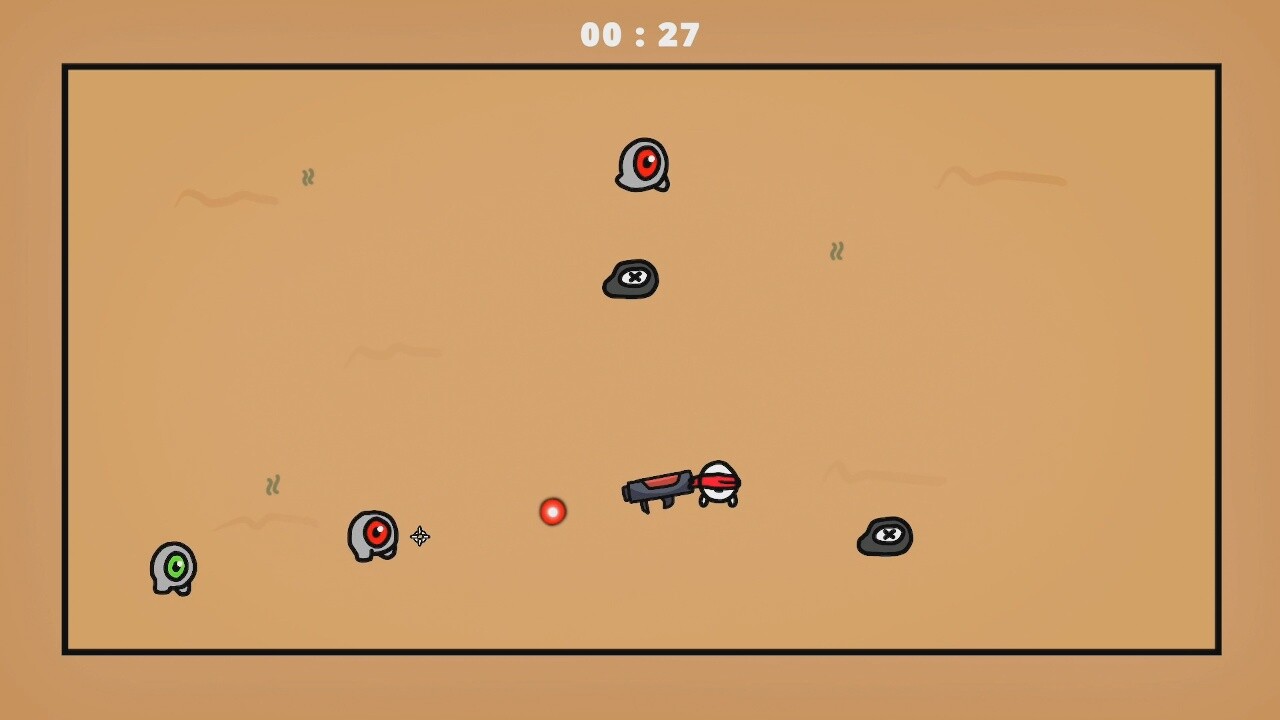The width and height of the screenshot is (1280, 720).
Task: Click the grass tuft in upper-left area
Action: coord(308,177)
